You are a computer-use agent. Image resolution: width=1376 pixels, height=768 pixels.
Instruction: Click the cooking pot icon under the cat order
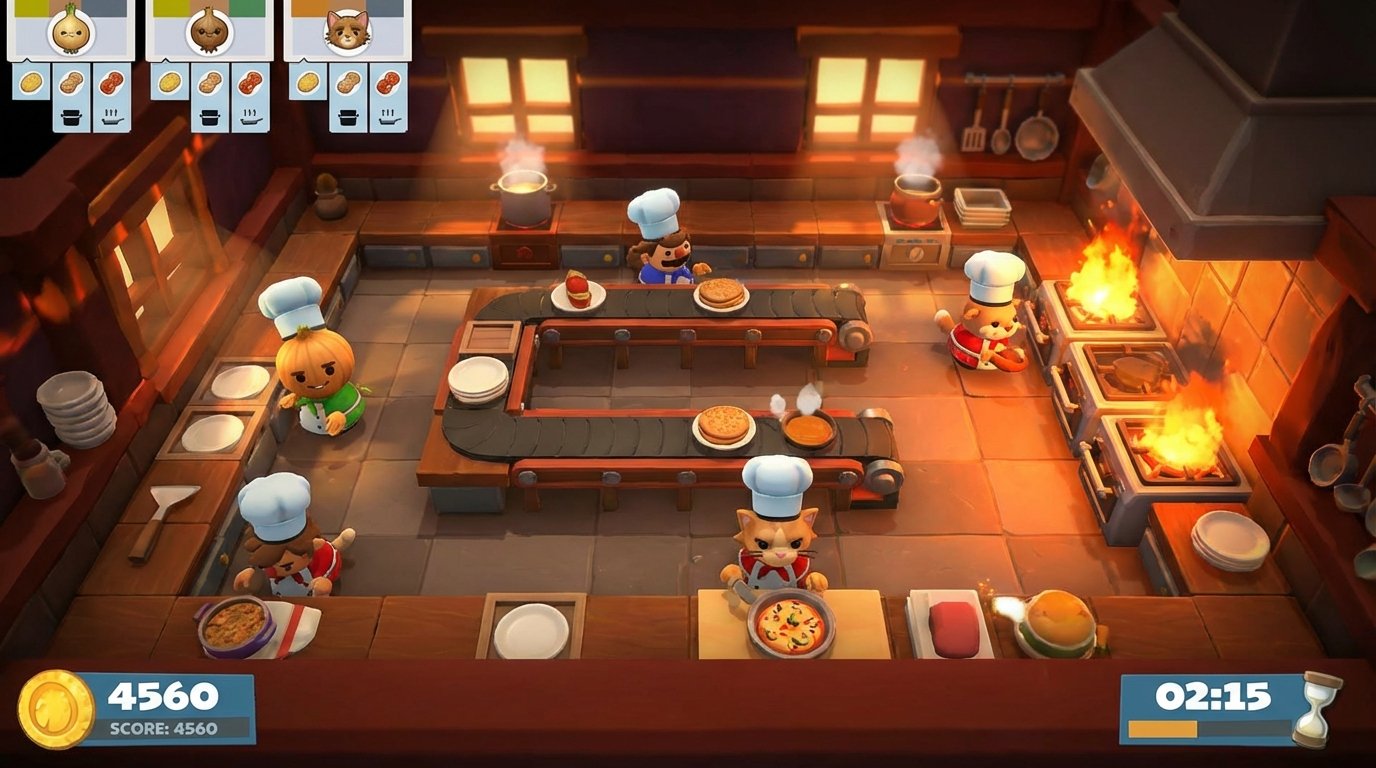click(x=349, y=116)
